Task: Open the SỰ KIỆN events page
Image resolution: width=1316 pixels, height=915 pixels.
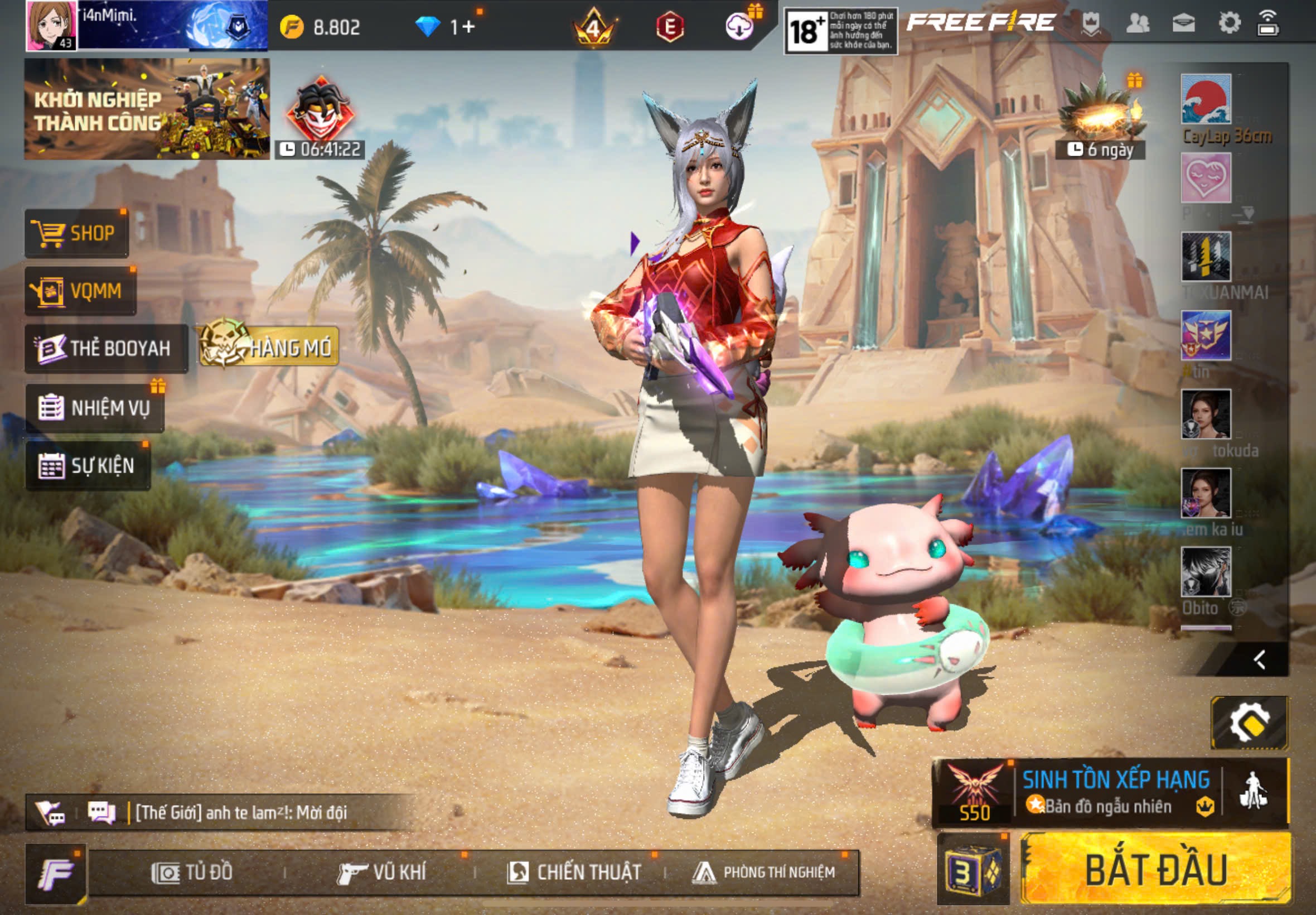Action: coord(88,465)
